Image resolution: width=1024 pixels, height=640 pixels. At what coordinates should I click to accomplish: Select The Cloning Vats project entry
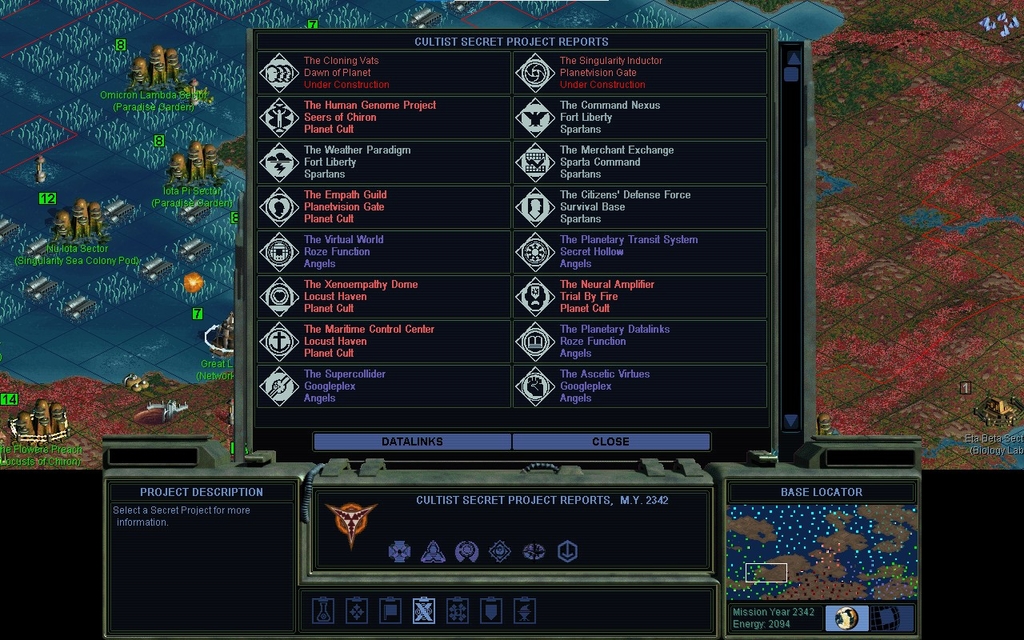point(384,73)
